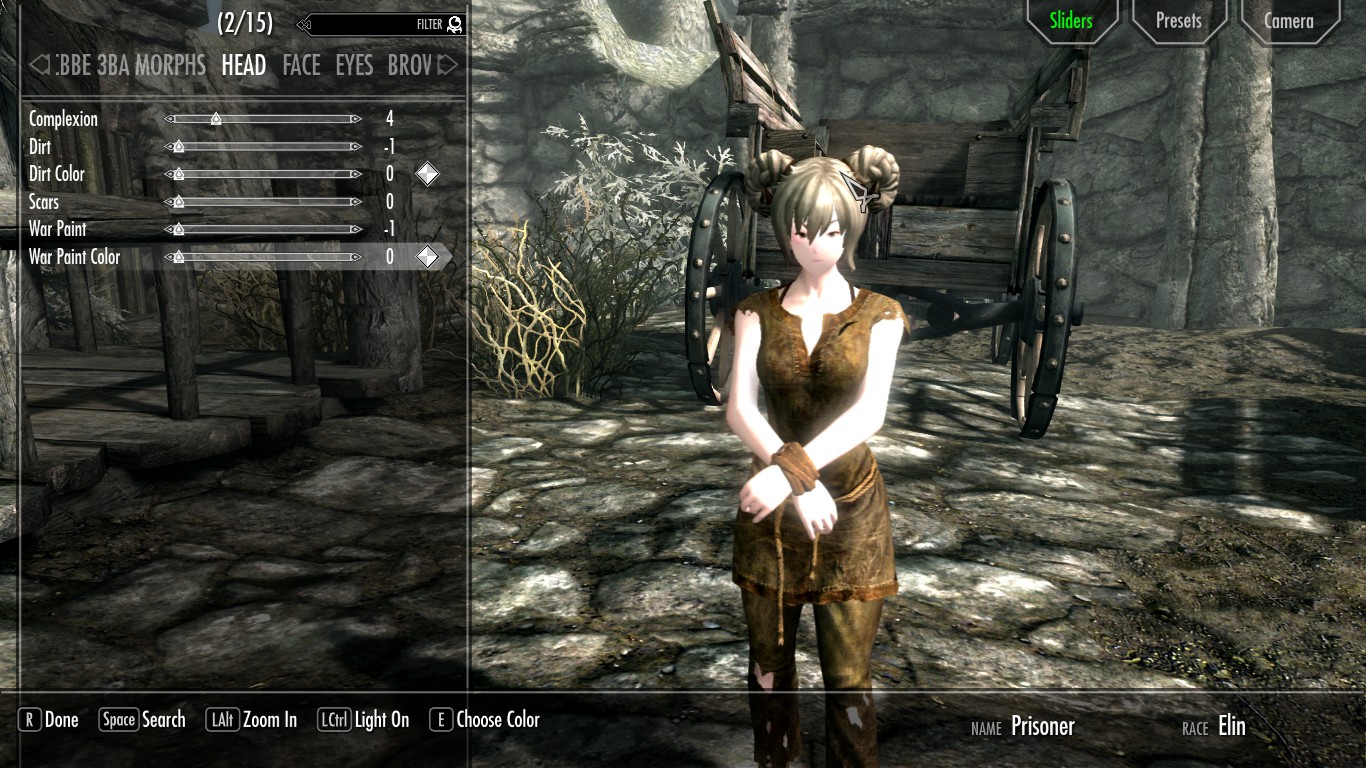
Task: Increase Dirt using its right arrow
Action: (x=357, y=146)
